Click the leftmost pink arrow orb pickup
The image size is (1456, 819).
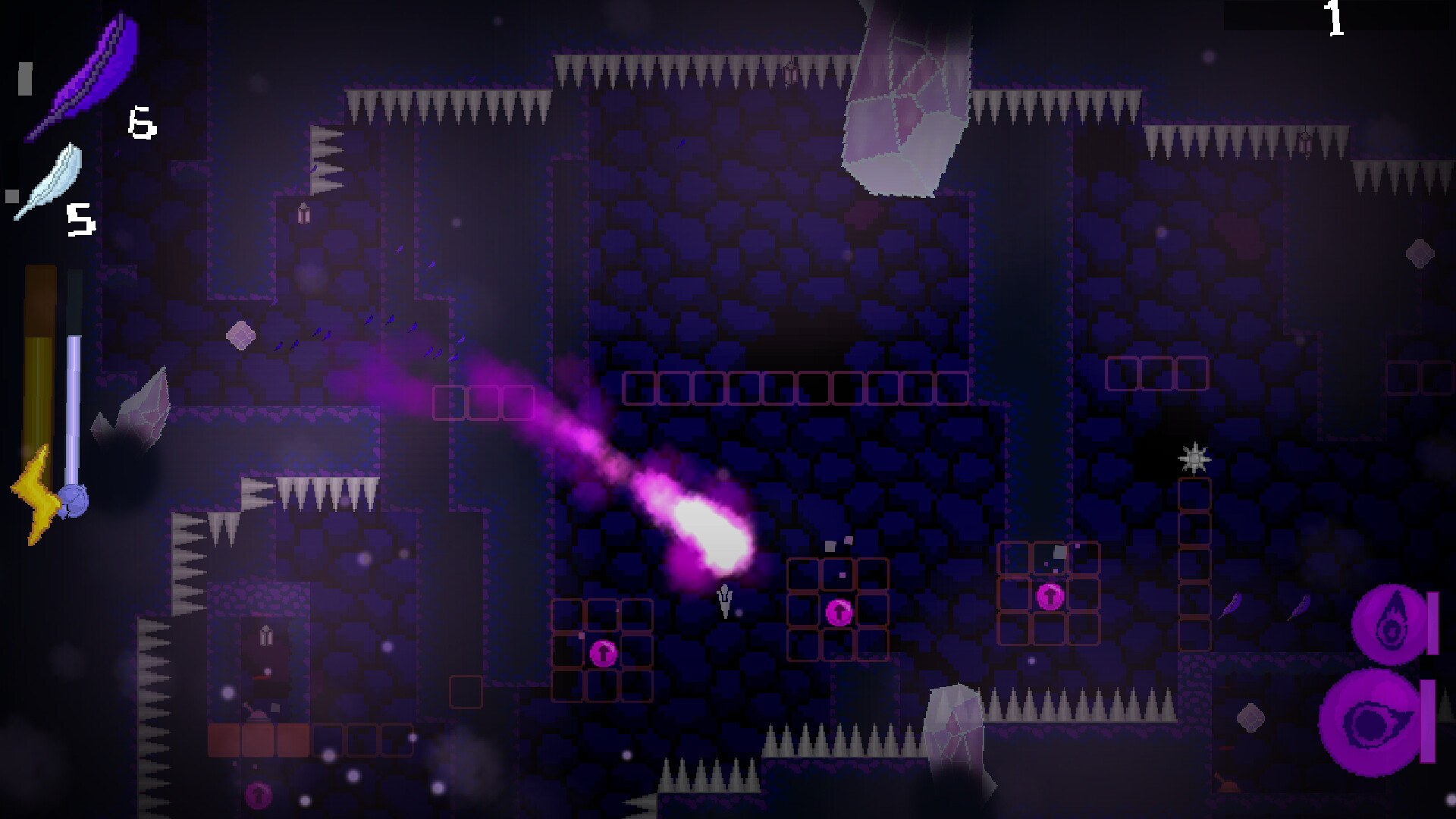[603, 652]
